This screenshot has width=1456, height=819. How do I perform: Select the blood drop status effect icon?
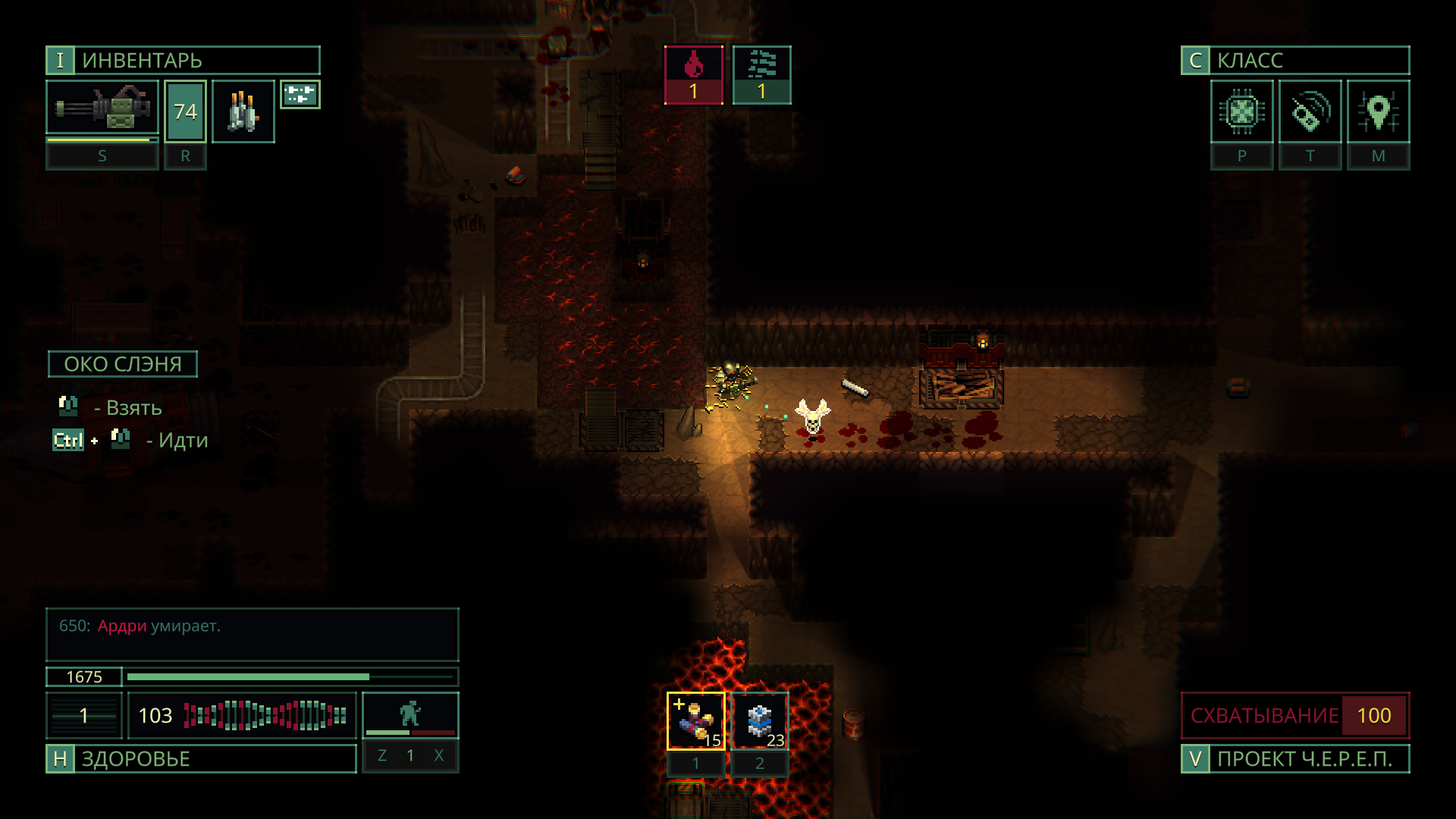(x=693, y=75)
